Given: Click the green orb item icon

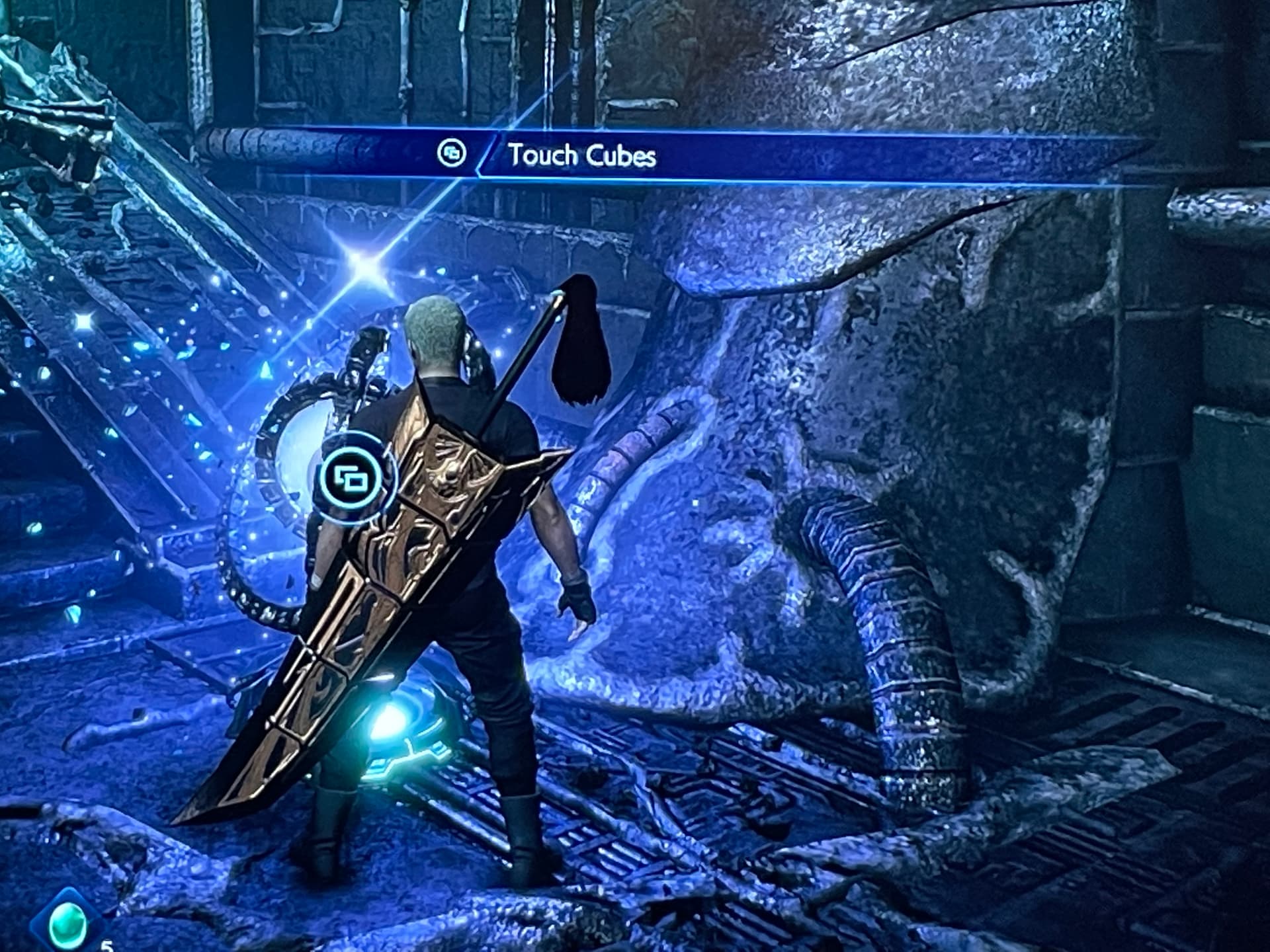Looking at the screenshot, I should point(69,923).
